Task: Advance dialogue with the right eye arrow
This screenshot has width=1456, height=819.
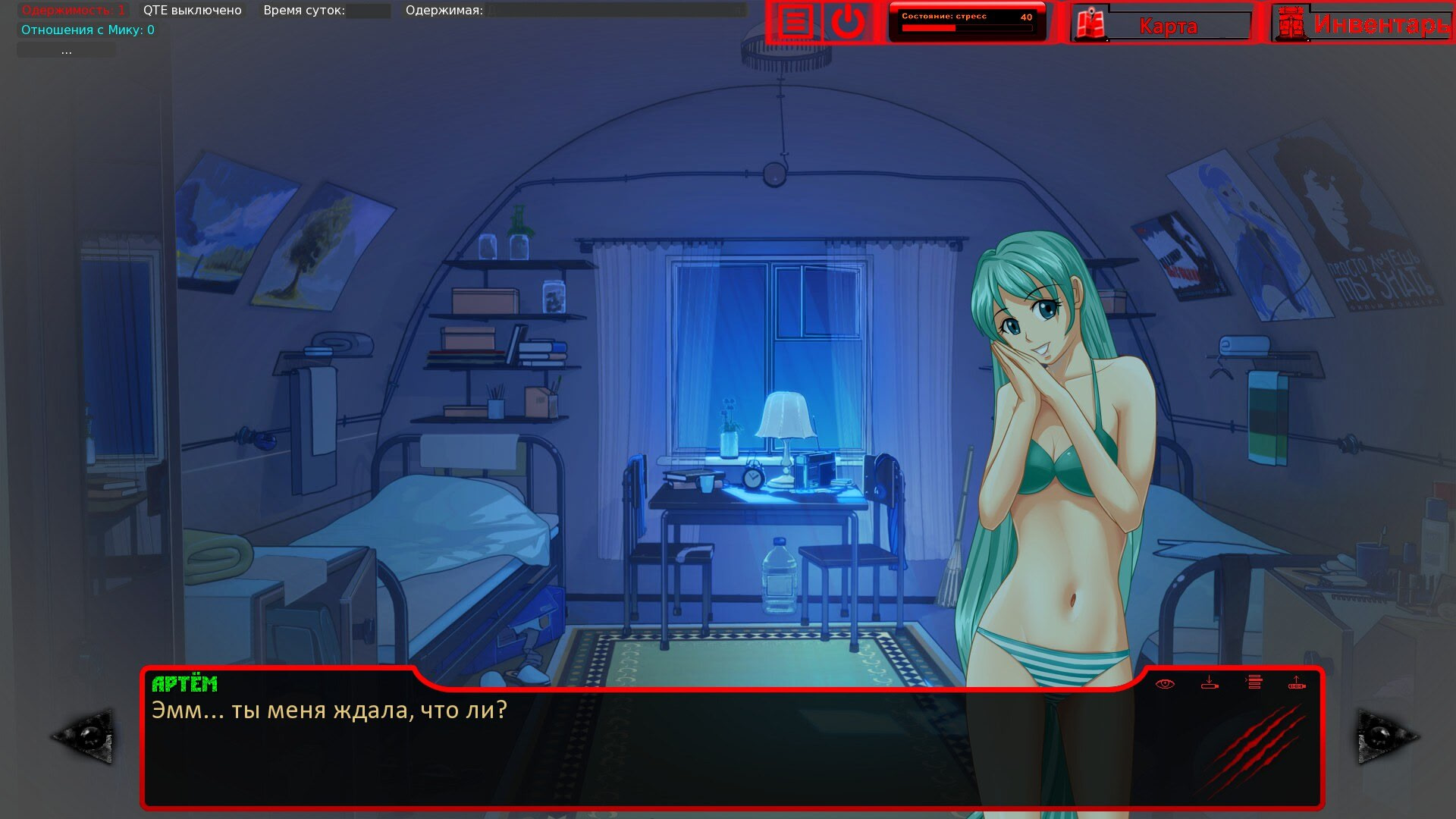Action: [x=1386, y=736]
